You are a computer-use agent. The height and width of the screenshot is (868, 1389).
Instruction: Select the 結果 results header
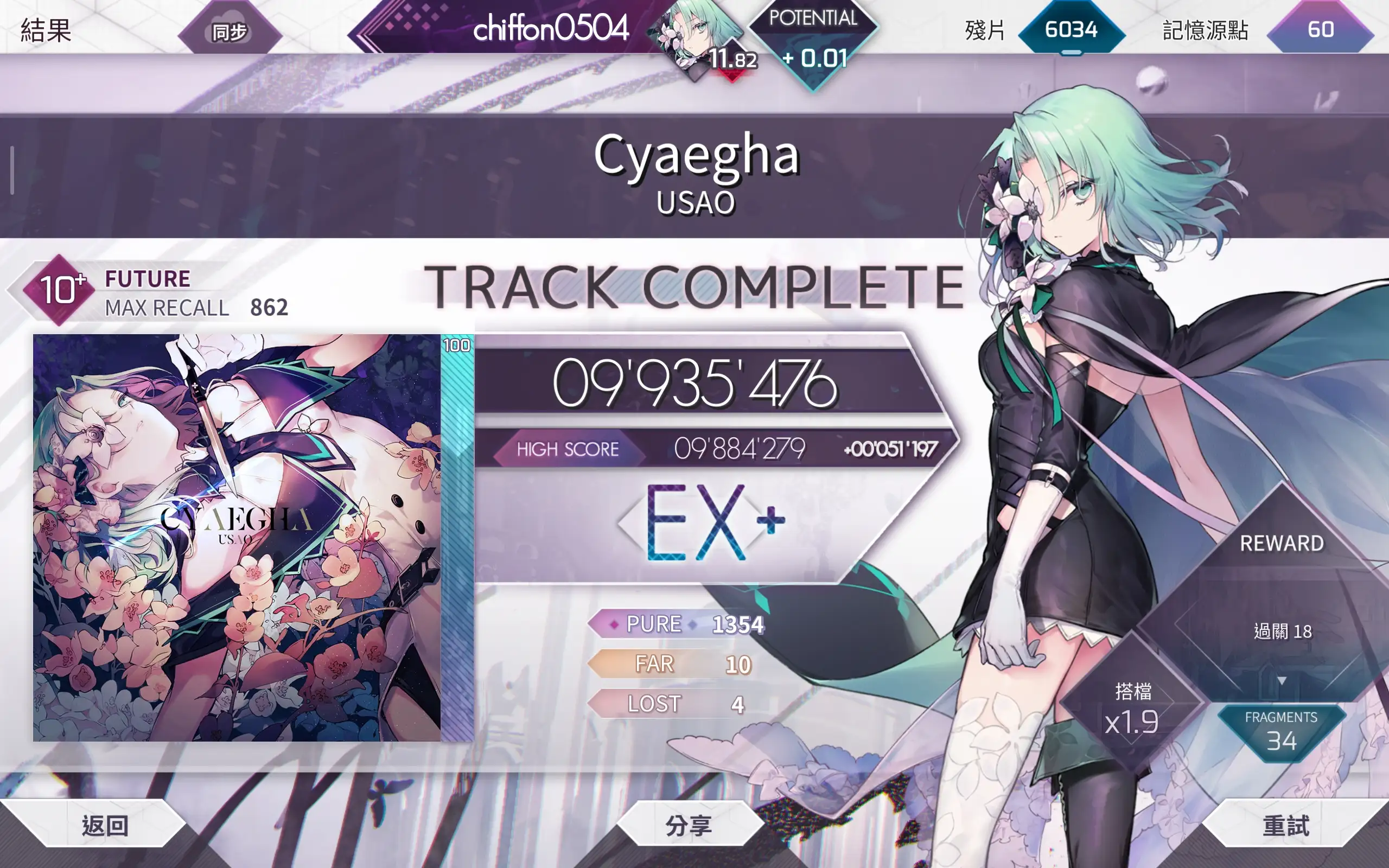click(46, 31)
